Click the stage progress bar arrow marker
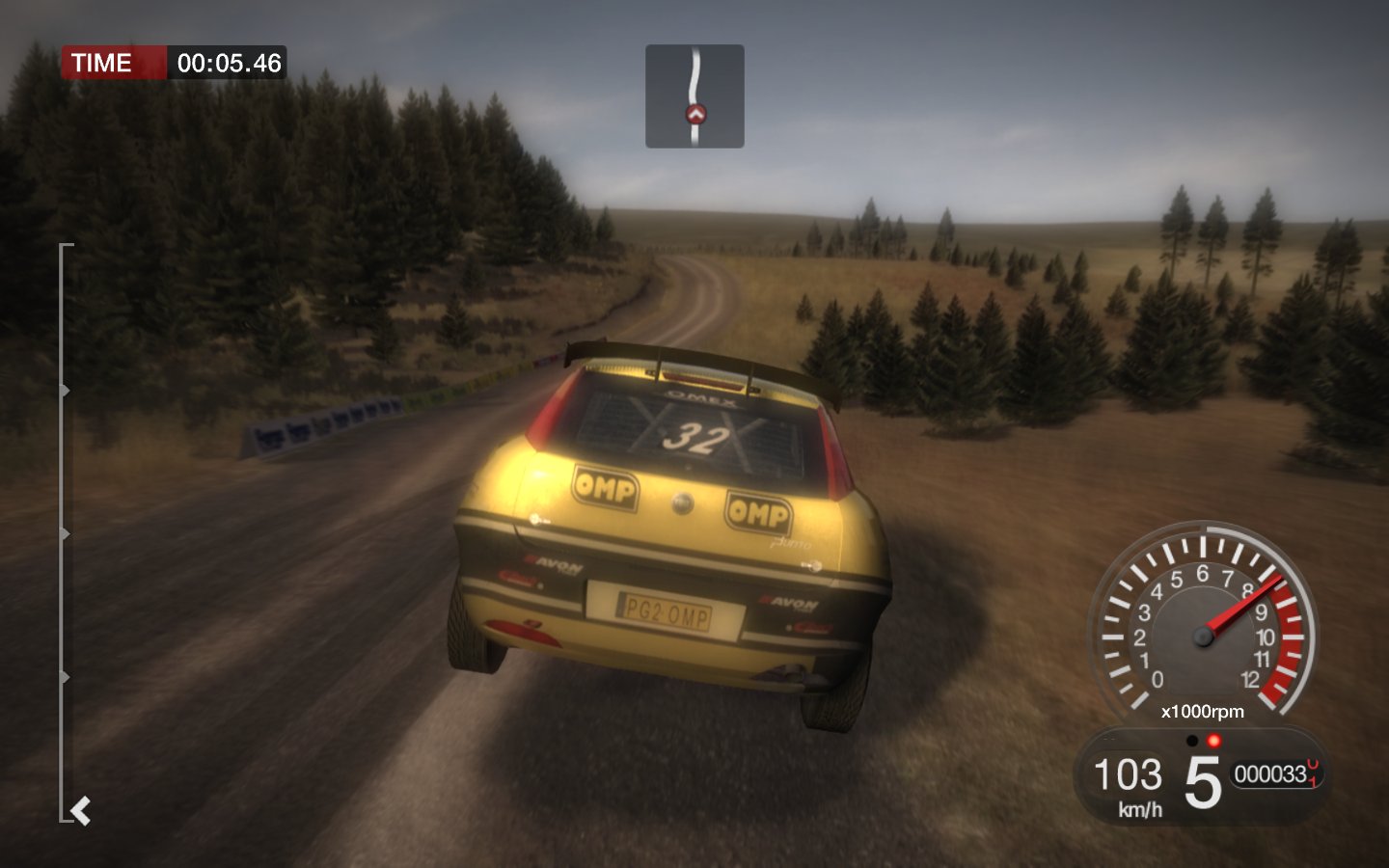 click(81, 811)
